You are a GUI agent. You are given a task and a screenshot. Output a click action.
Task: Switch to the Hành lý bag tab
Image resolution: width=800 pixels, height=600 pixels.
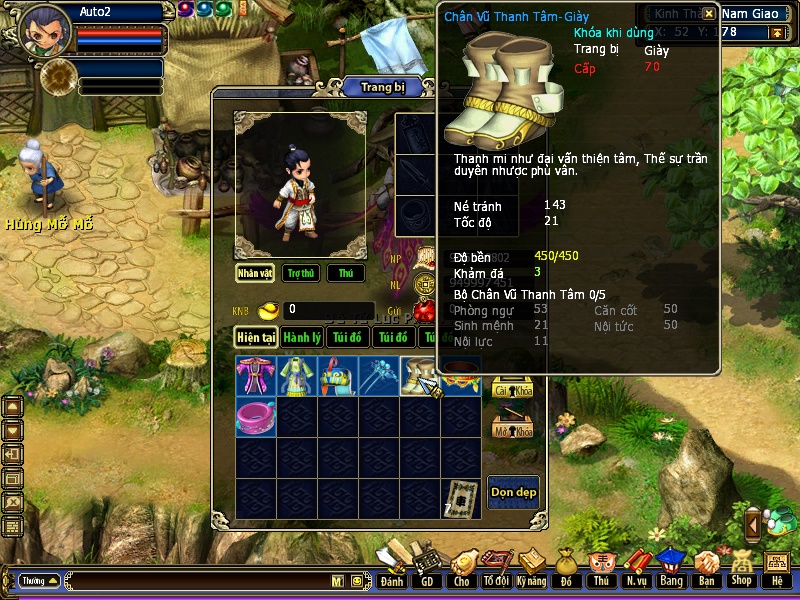(301, 338)
